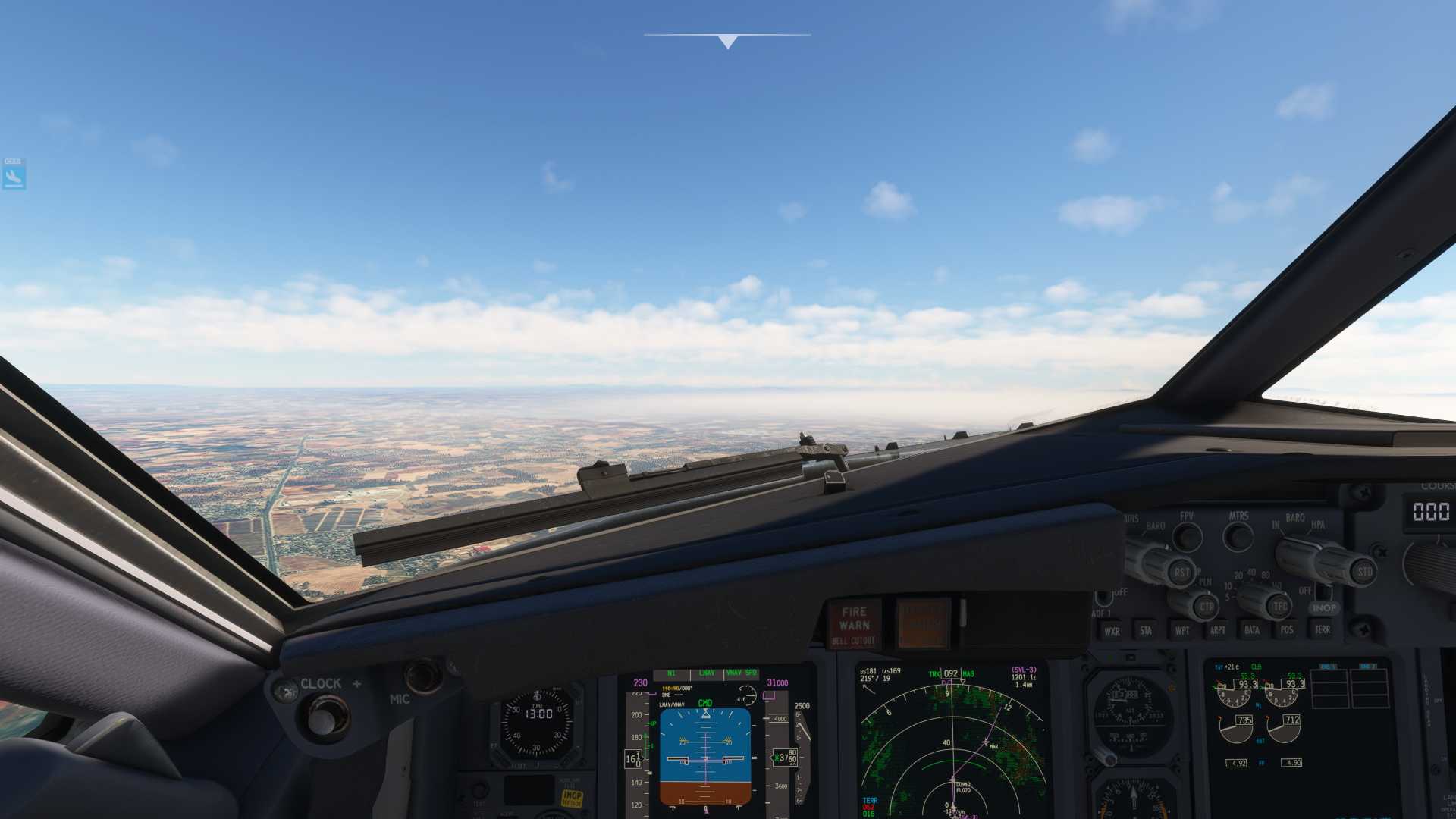The height and width of the screenshot is (819, 1456).
Task: Show waypoints using the WPT EFIS button
Action: (x=1183, y=630)
